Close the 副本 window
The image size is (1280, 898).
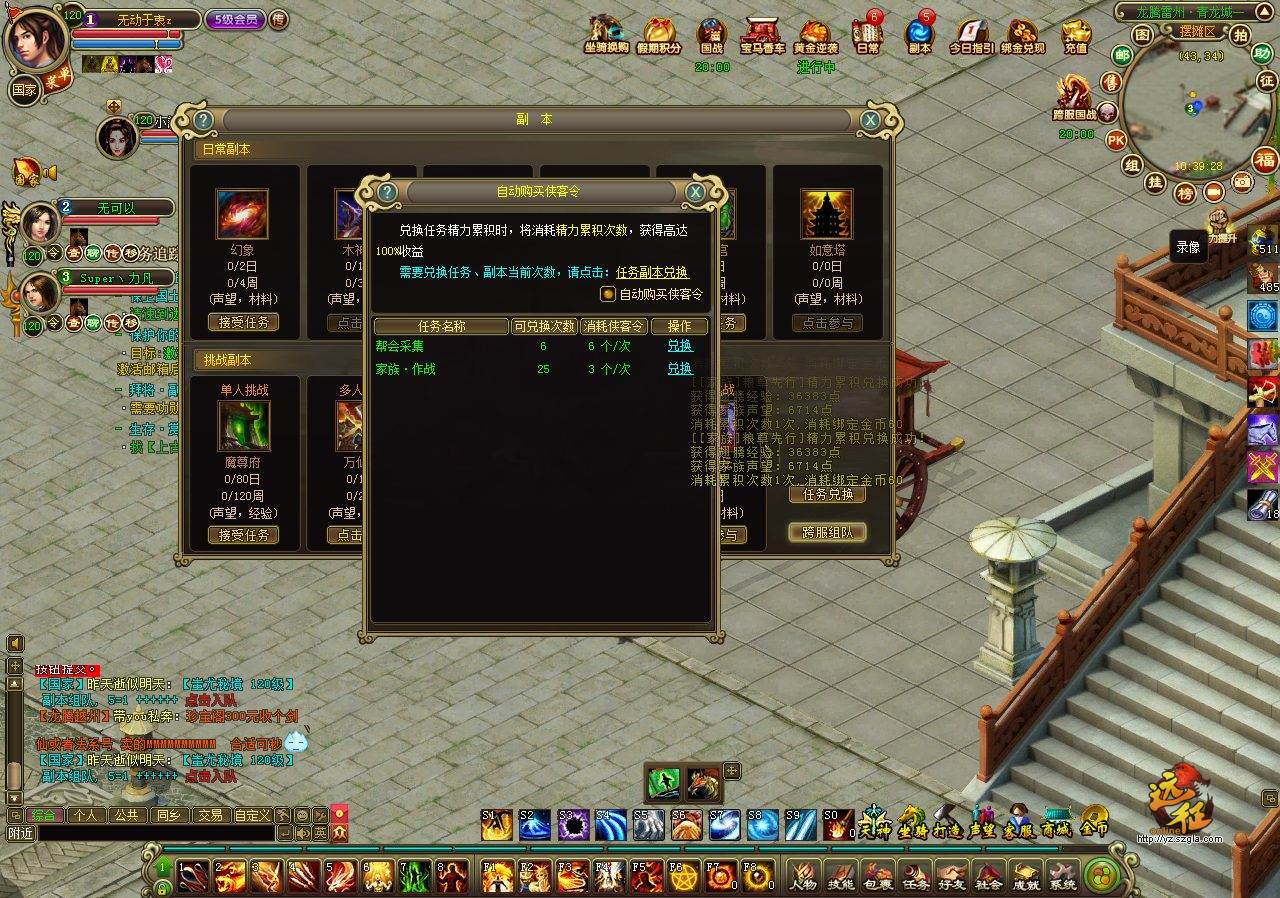(871, 120)
